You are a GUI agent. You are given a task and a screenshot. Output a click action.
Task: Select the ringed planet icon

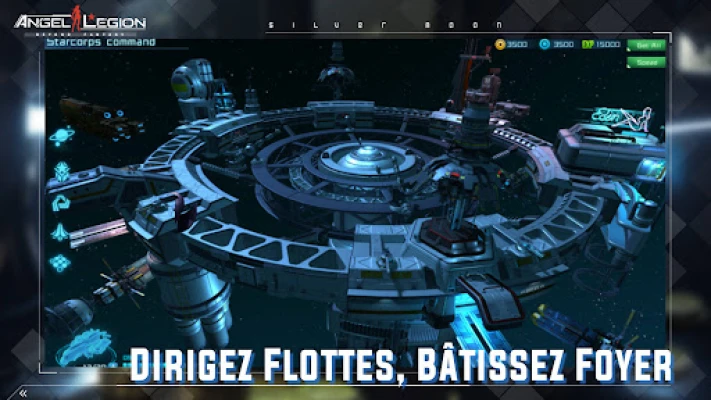point(62,136)
